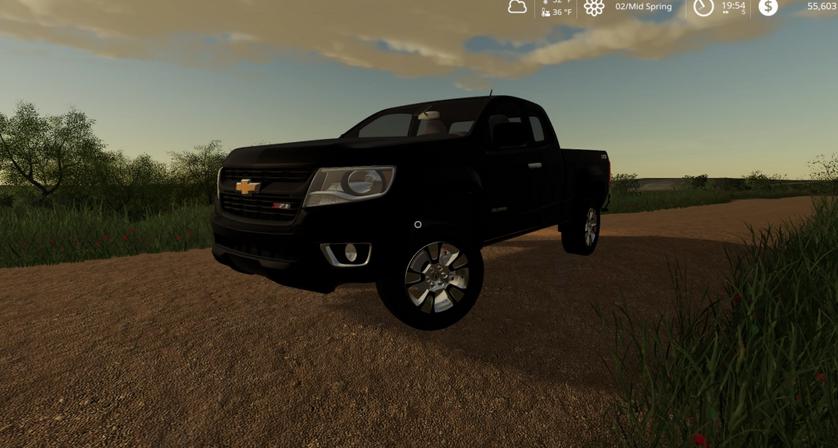Open the dollar money icon
Screen dimensions: 838x448
[x=767, y=7]
